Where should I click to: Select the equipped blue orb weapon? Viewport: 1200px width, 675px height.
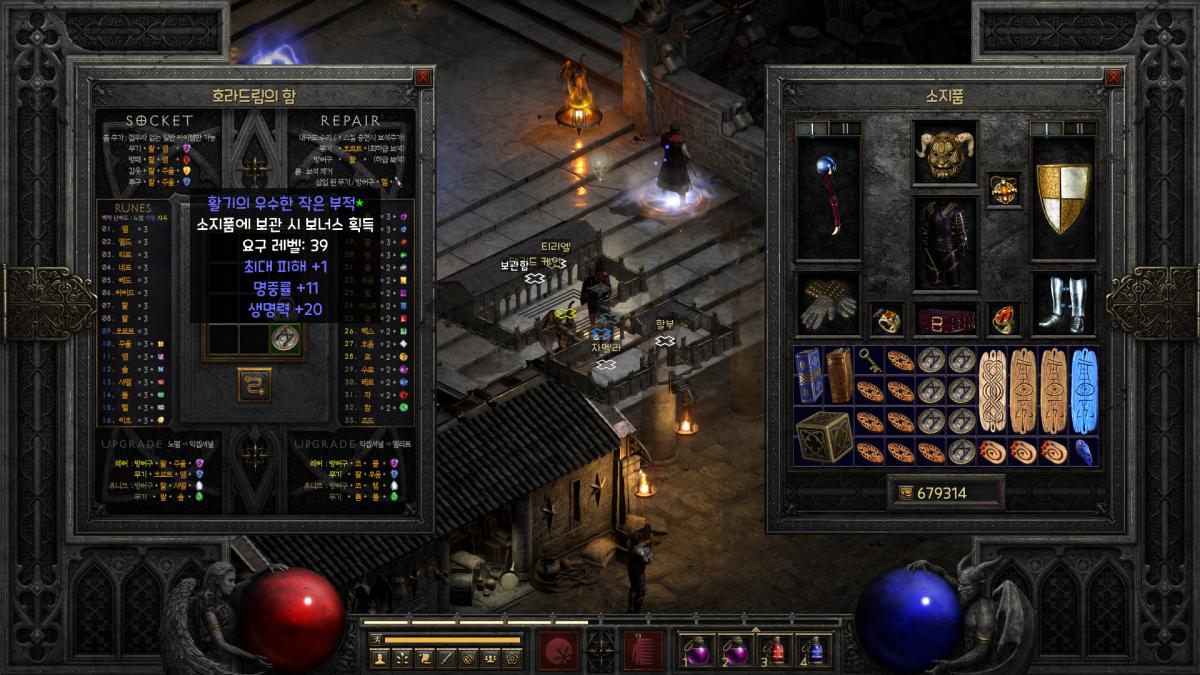tap(828, 196)
